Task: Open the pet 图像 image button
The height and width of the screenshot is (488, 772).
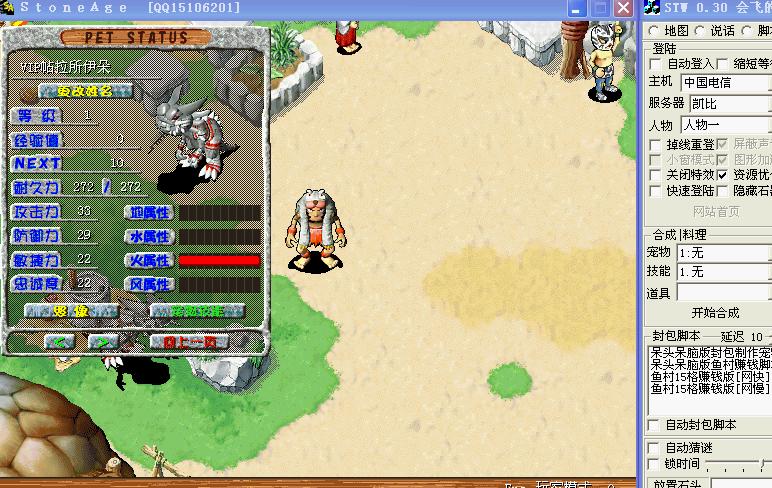Action: point(69,311)
